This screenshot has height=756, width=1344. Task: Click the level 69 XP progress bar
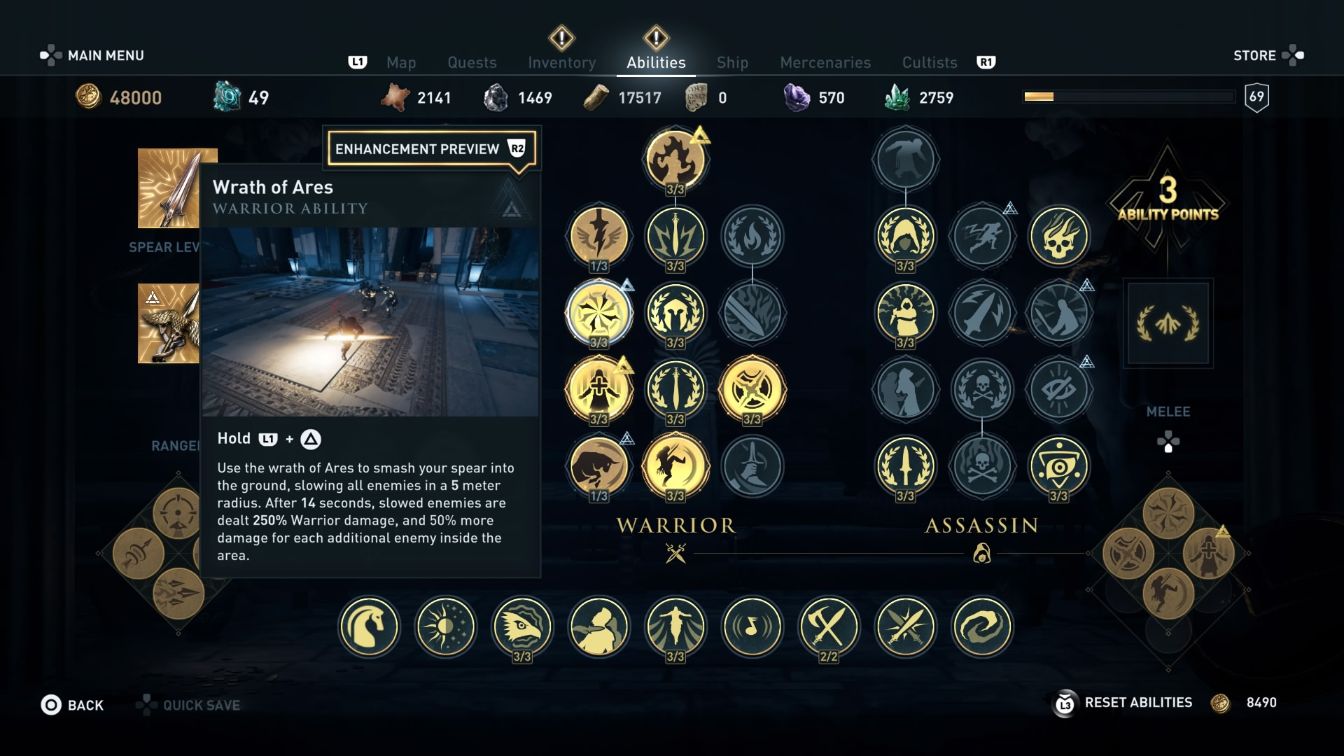click(x=1128, y=96)
